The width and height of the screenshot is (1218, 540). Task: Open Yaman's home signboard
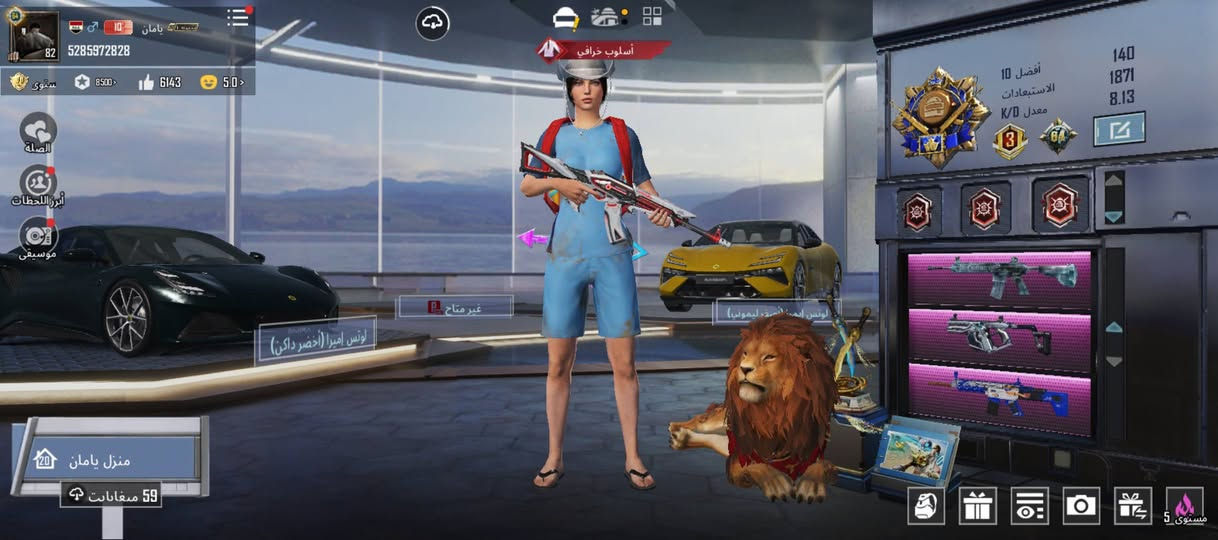108,460
